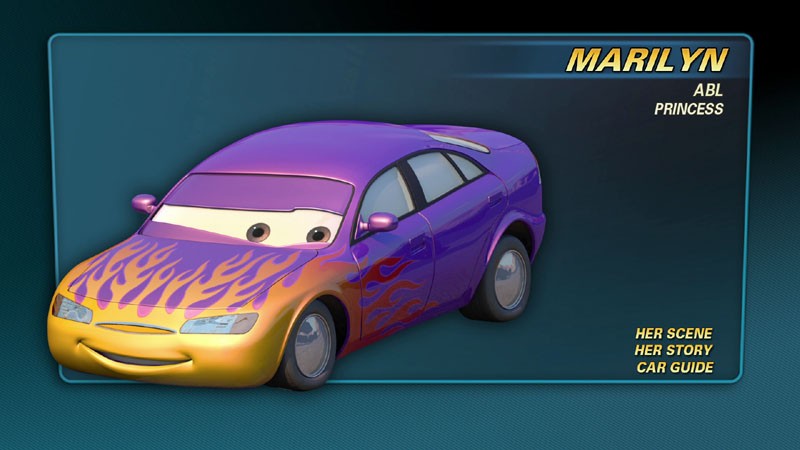The width and height of the screenshot is (800, 450).
Task: Go to the Car Guide
Action: 675,367
